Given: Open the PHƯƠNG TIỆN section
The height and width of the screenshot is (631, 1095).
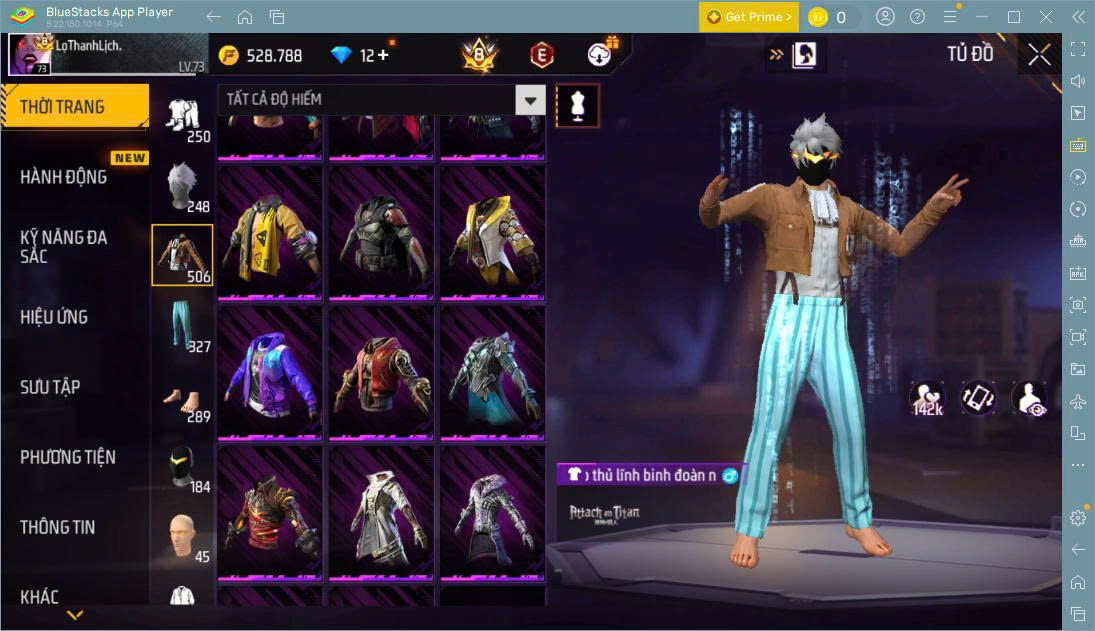Looking at the screenshot, I should click(68, 457).
